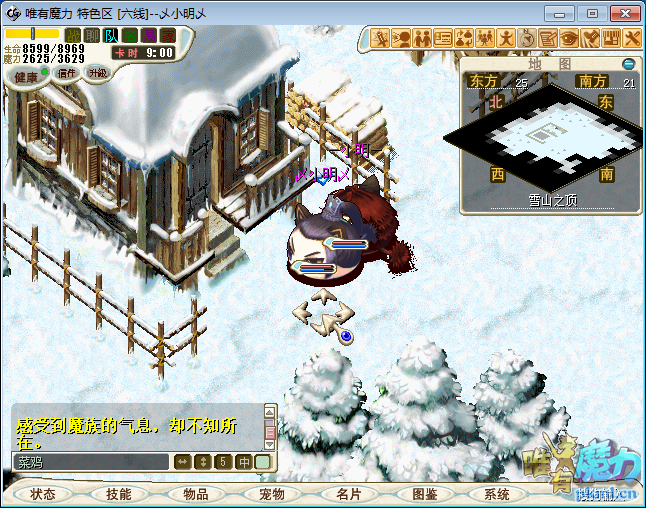Screen dimensions: 646x508
Task: Open the 物品 items menu
Action: (x=195, y=494)
